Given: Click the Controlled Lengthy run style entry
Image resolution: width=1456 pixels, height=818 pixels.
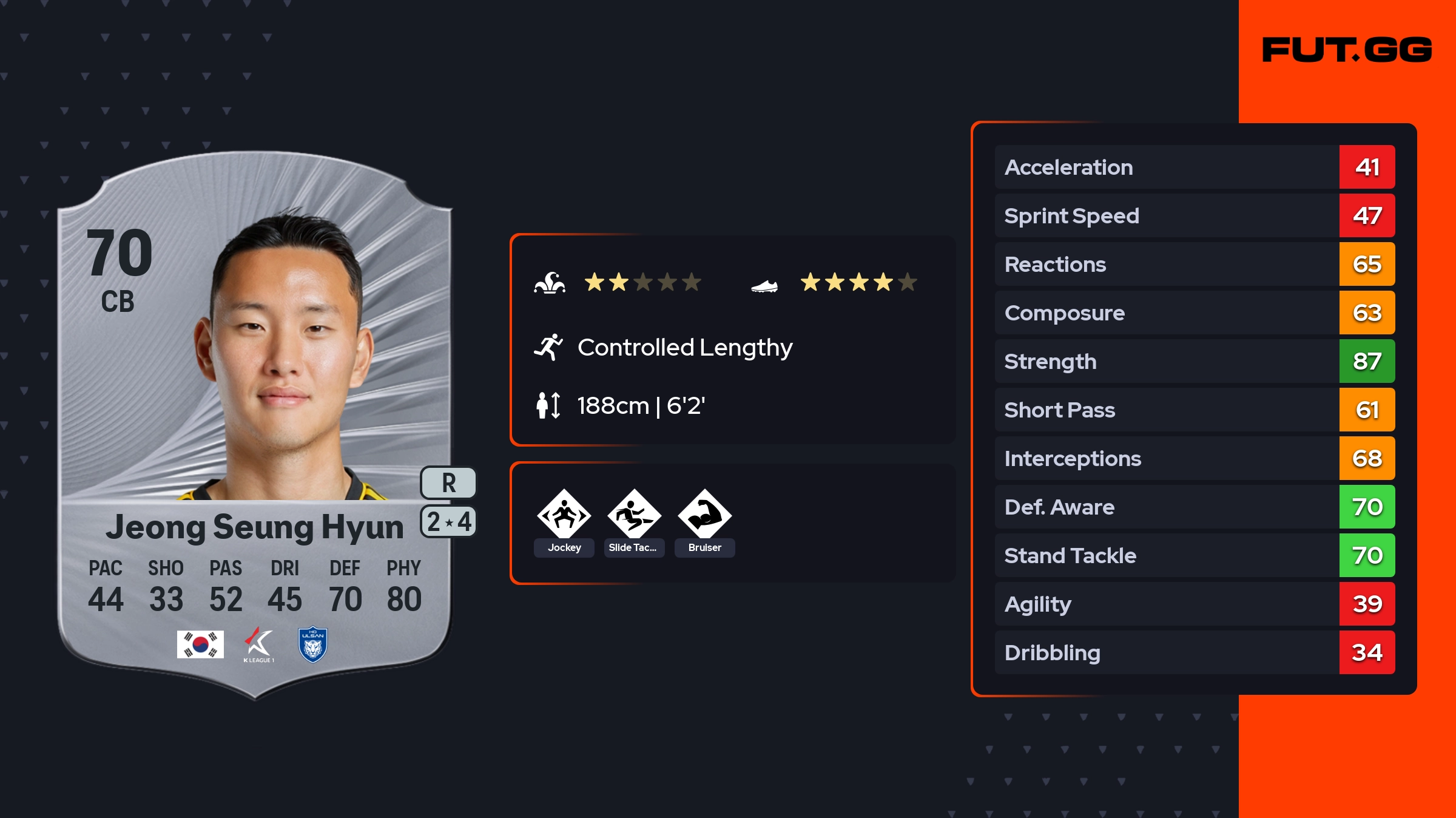Looking at the screenshot, I should point(684,348).
